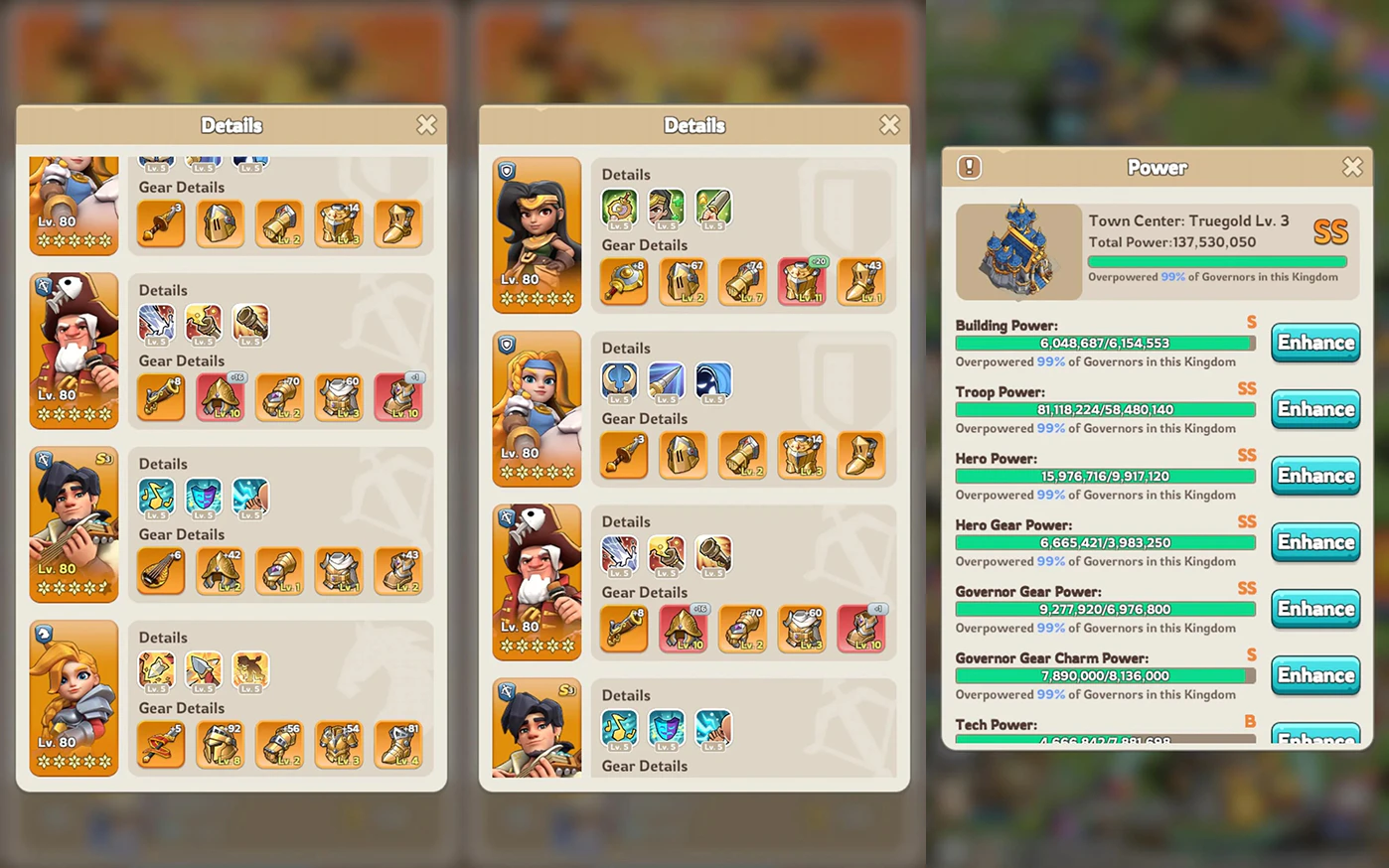Image resolution: width=1389 pixels, height=868 pixels.
Task: Enhance Governor Gear Charm Power
Action: tap(1315, 676)
